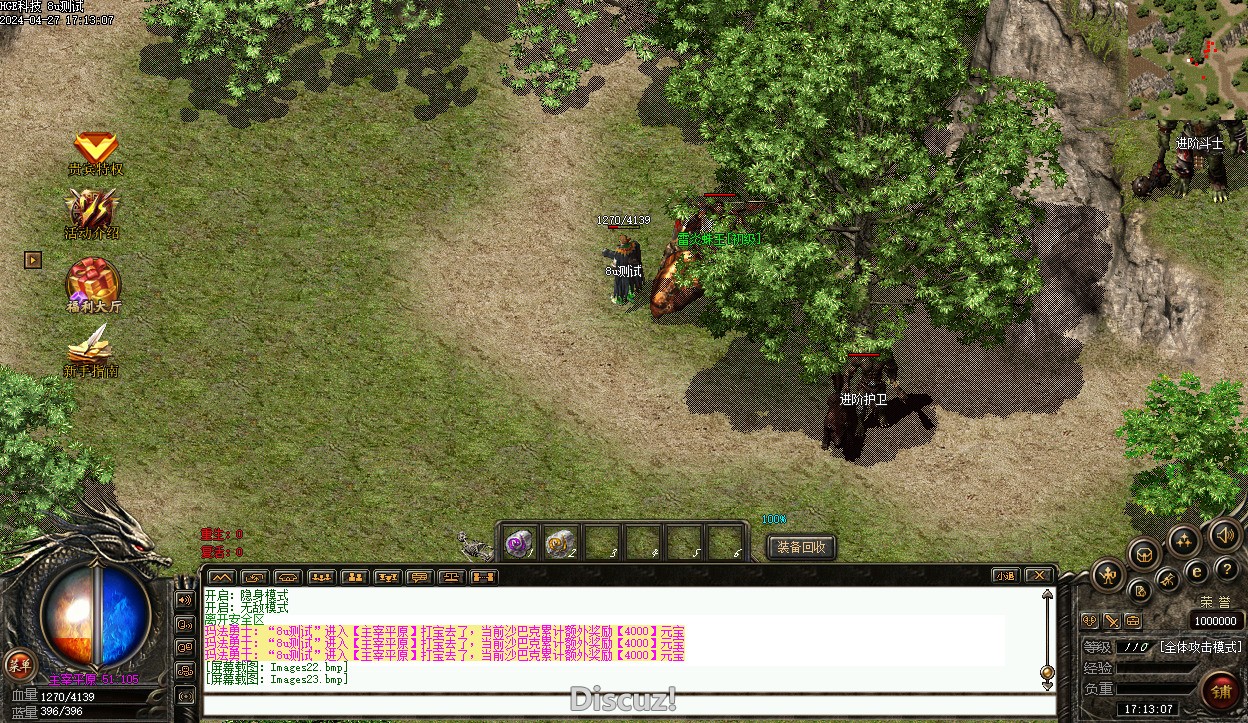Open the character panel warrior figure icon

[1108, 575]
